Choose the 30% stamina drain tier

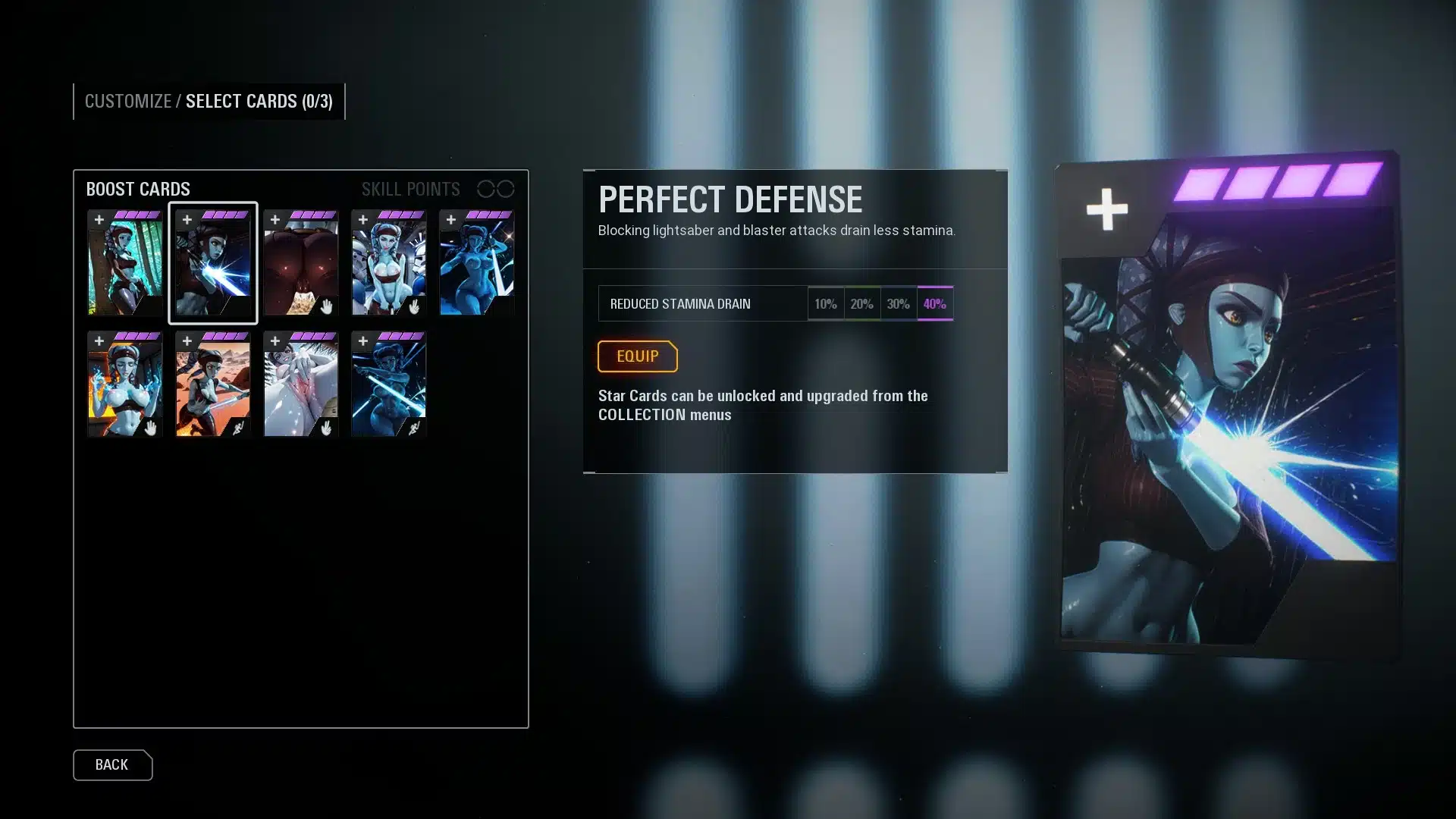tap(898, 304)
